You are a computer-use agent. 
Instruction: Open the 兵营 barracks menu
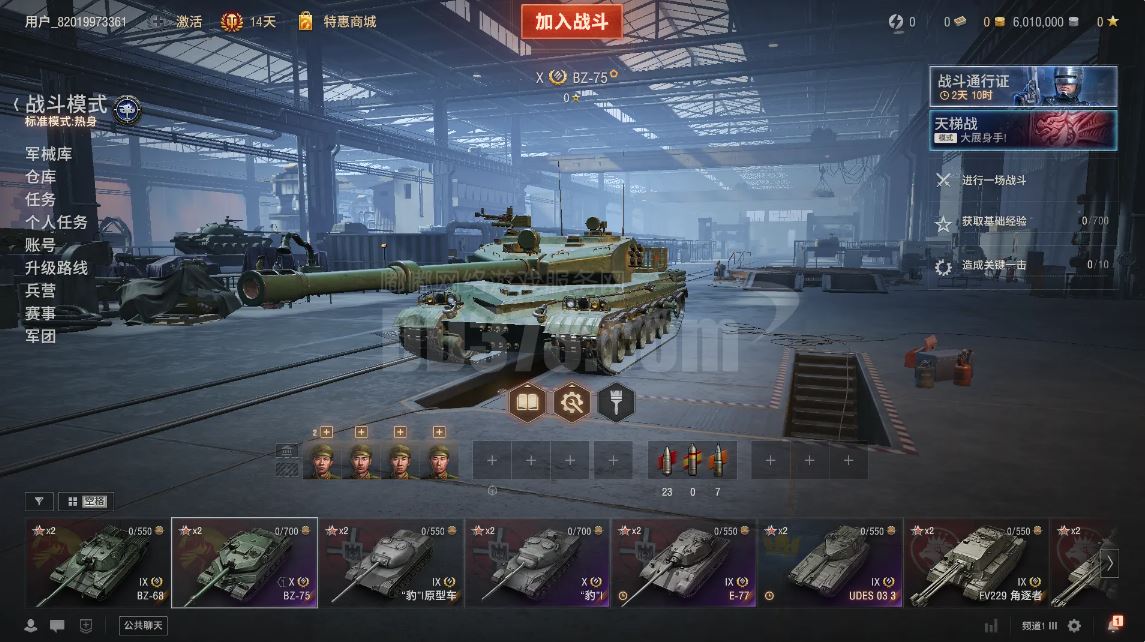coord(40,291)
